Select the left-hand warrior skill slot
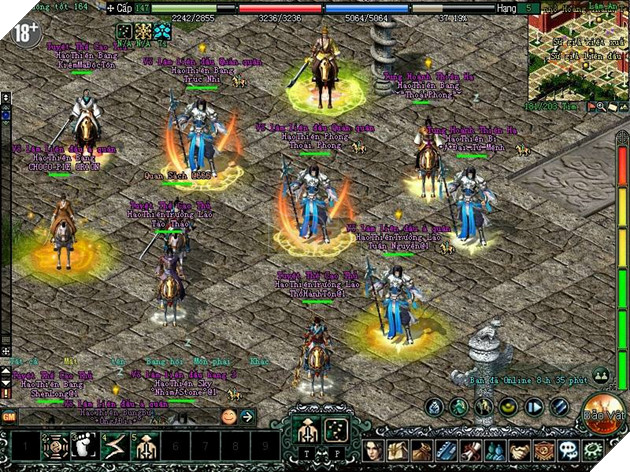The width and height of the screenshot is (630, 472). pyautogui.click(x=306, y=433)
